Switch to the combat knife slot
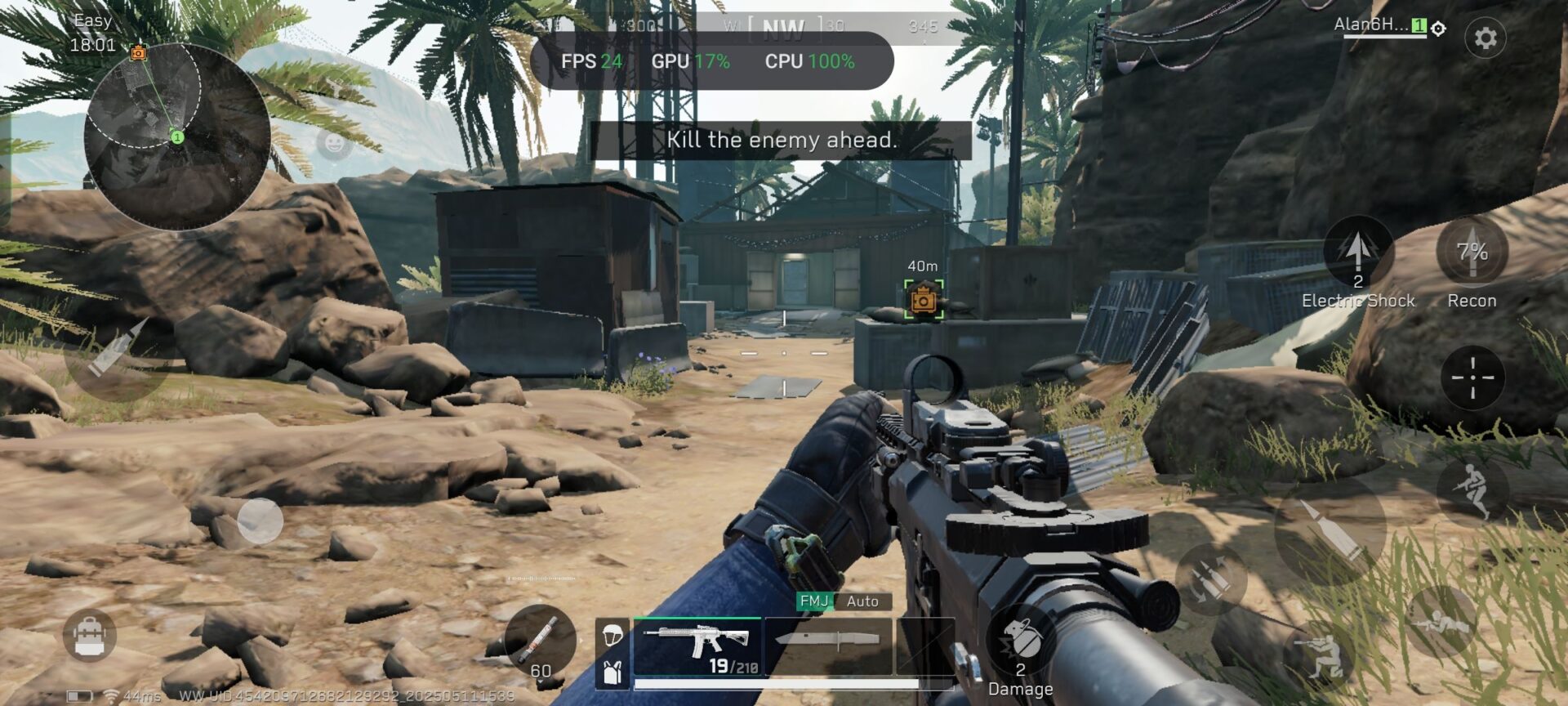1568x706 pixels. [x=827, y=641]
